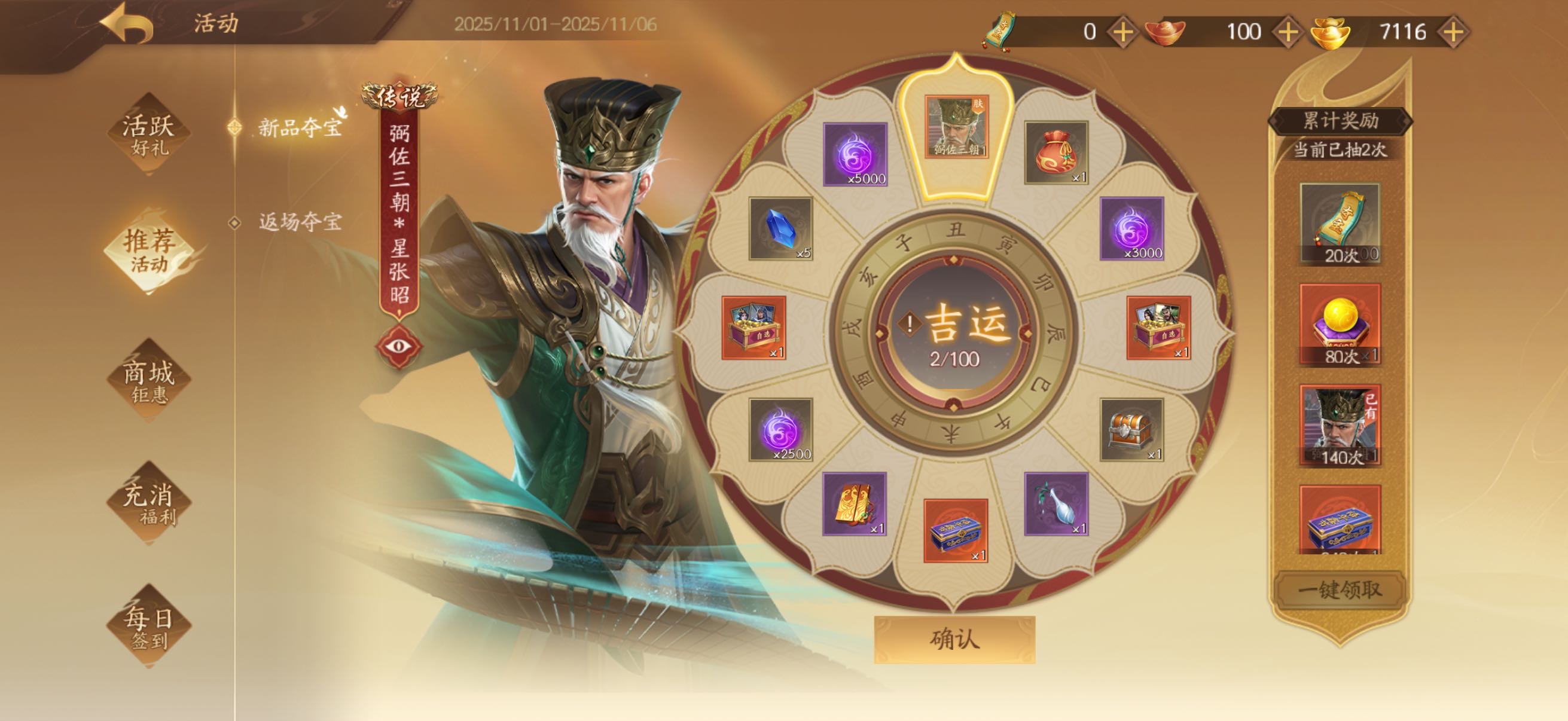Inspect the 弼佐三朝 skin prize on wheel

tap(956, 127)
